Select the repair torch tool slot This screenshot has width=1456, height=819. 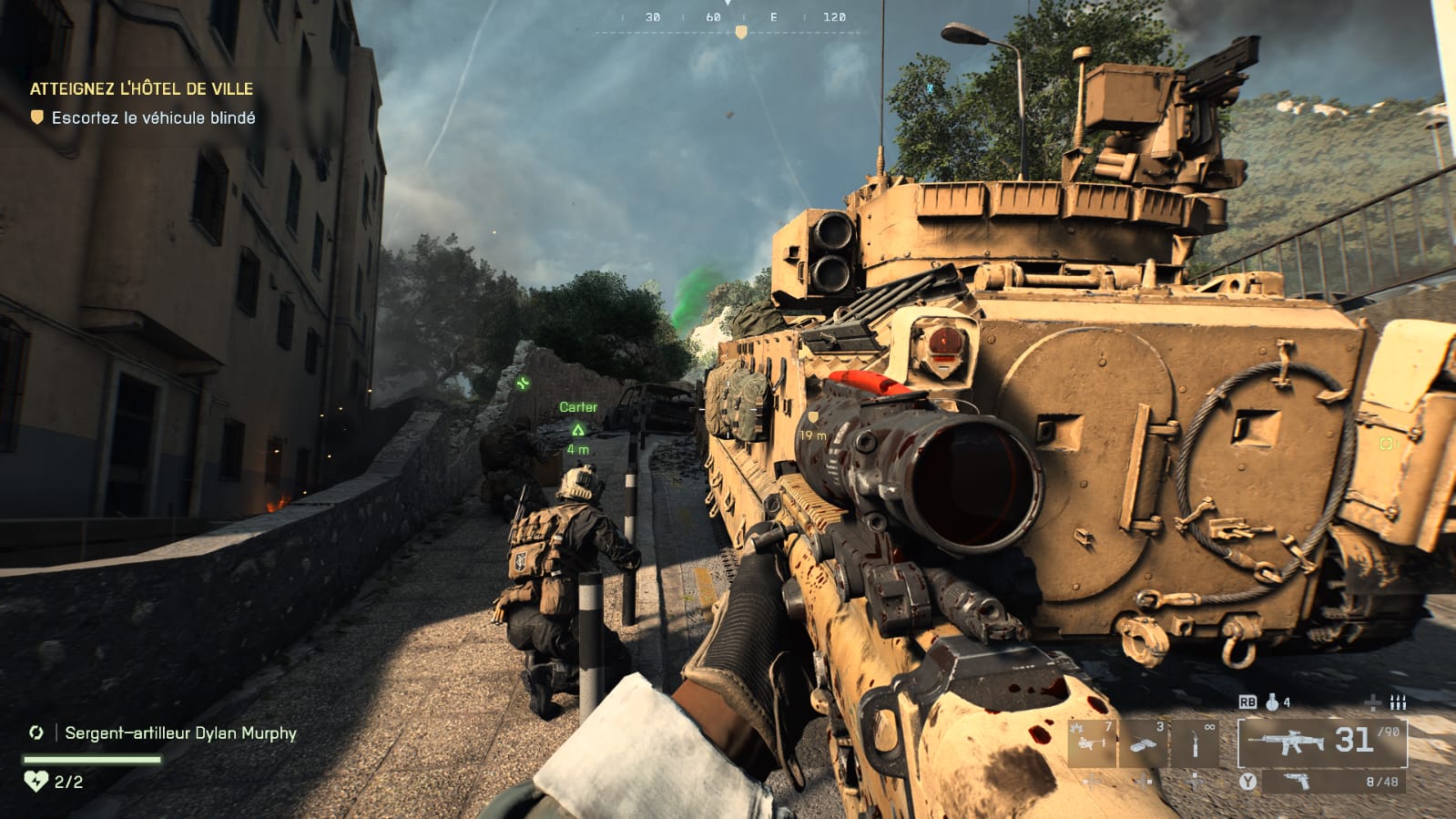(1195, 742)
